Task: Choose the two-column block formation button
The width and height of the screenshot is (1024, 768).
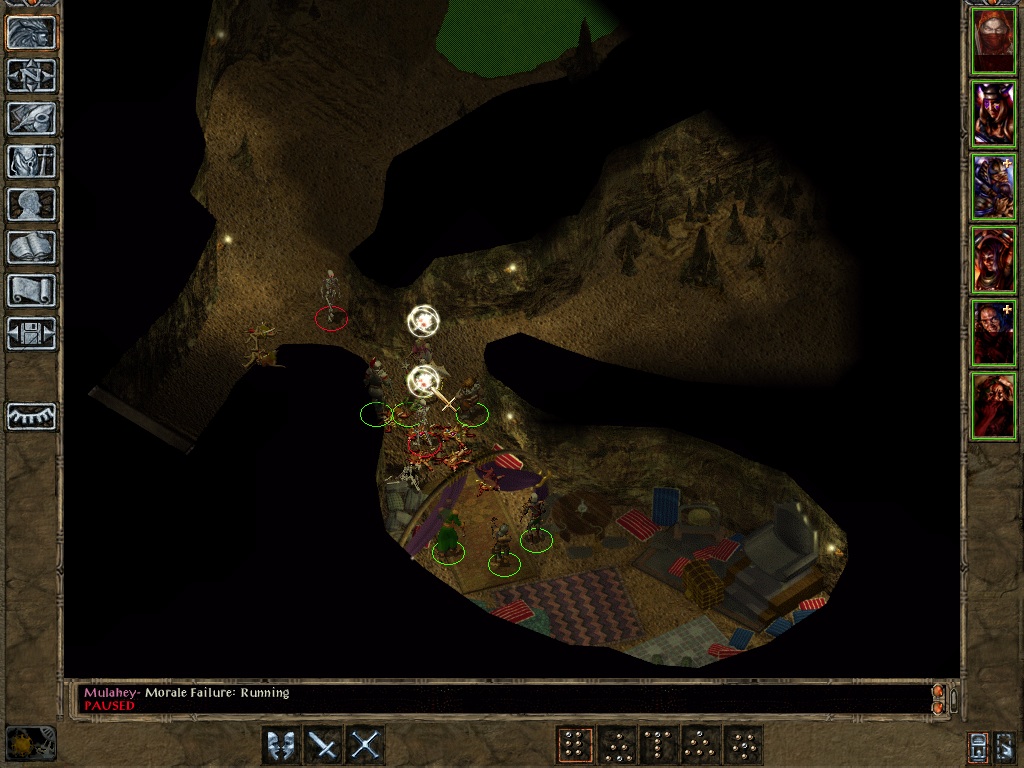Action: click(574, 745)
